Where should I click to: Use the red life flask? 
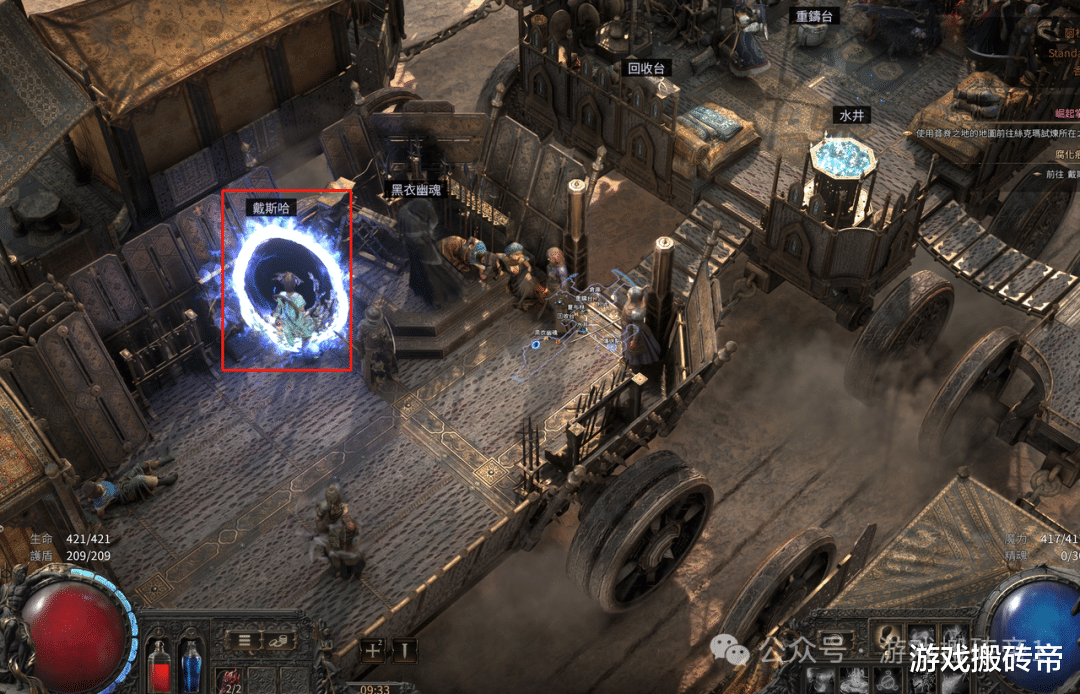click(159, 663)
